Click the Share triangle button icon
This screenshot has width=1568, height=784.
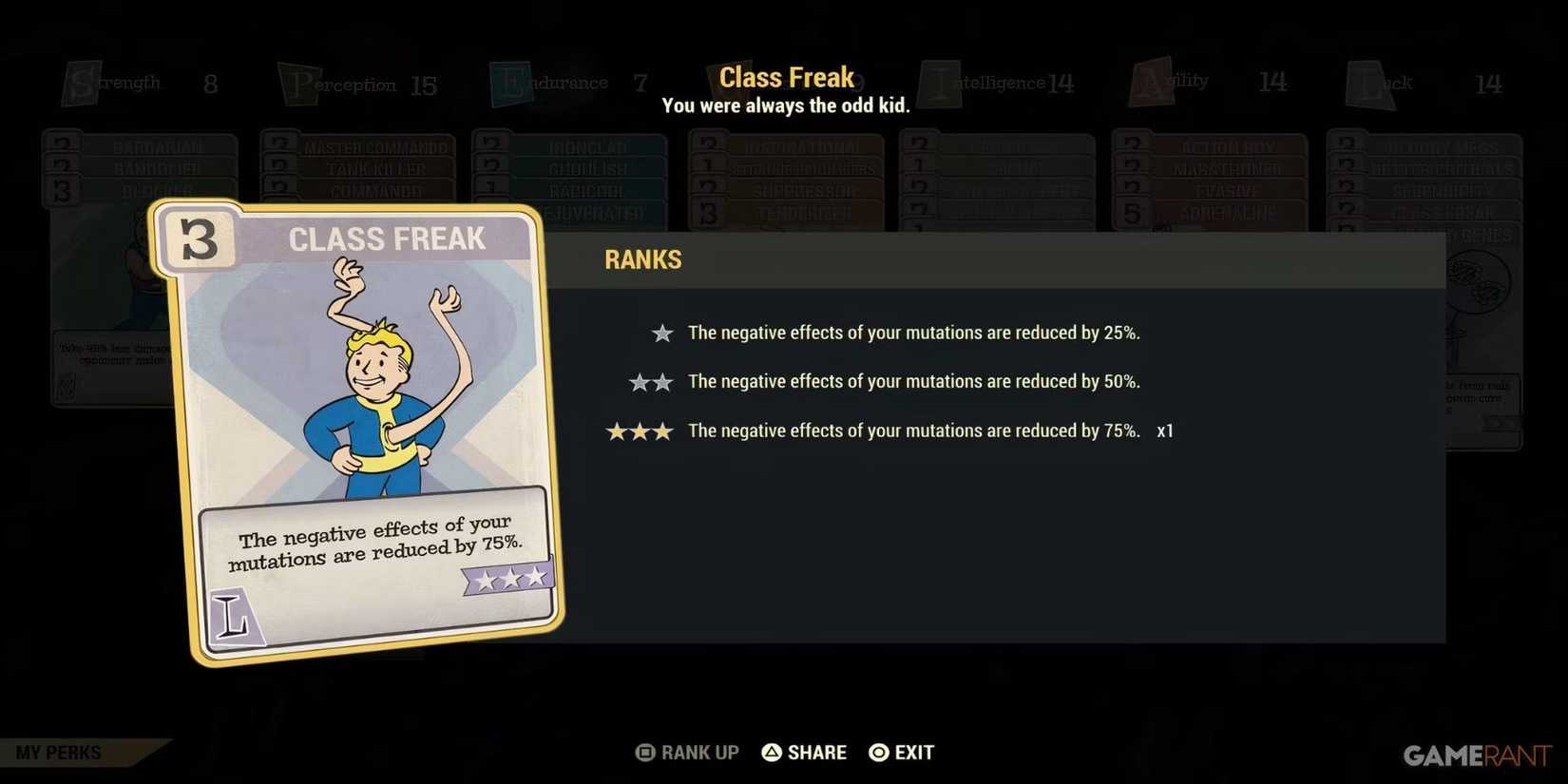point(771,752)
